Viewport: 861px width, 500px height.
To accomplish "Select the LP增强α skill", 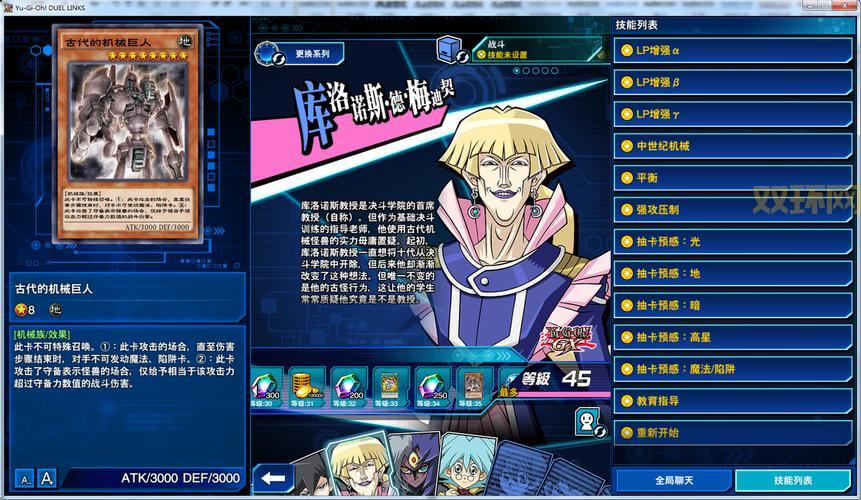I will (733, 50).
